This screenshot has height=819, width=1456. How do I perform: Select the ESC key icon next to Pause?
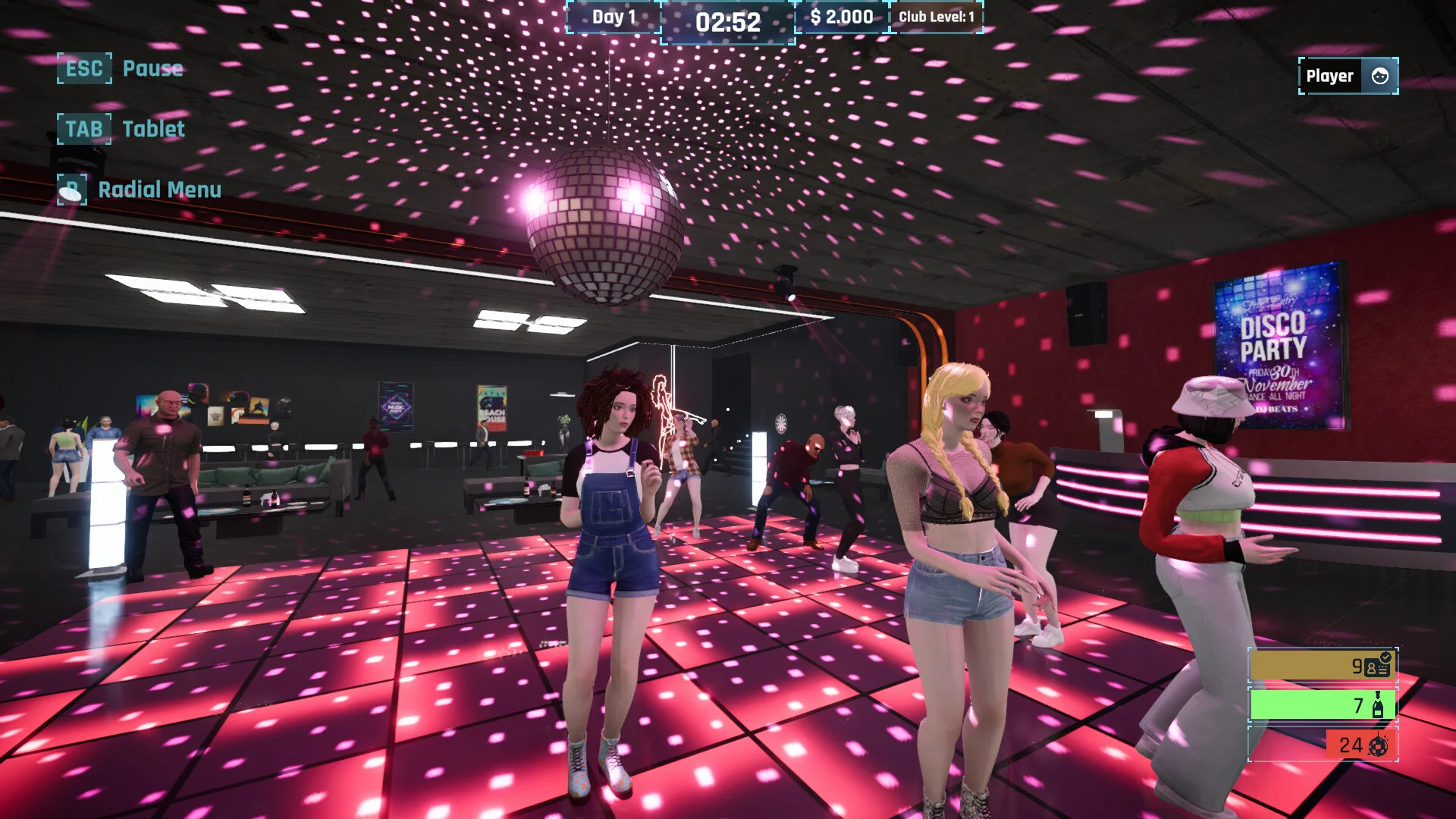click(x=83, y=68)
